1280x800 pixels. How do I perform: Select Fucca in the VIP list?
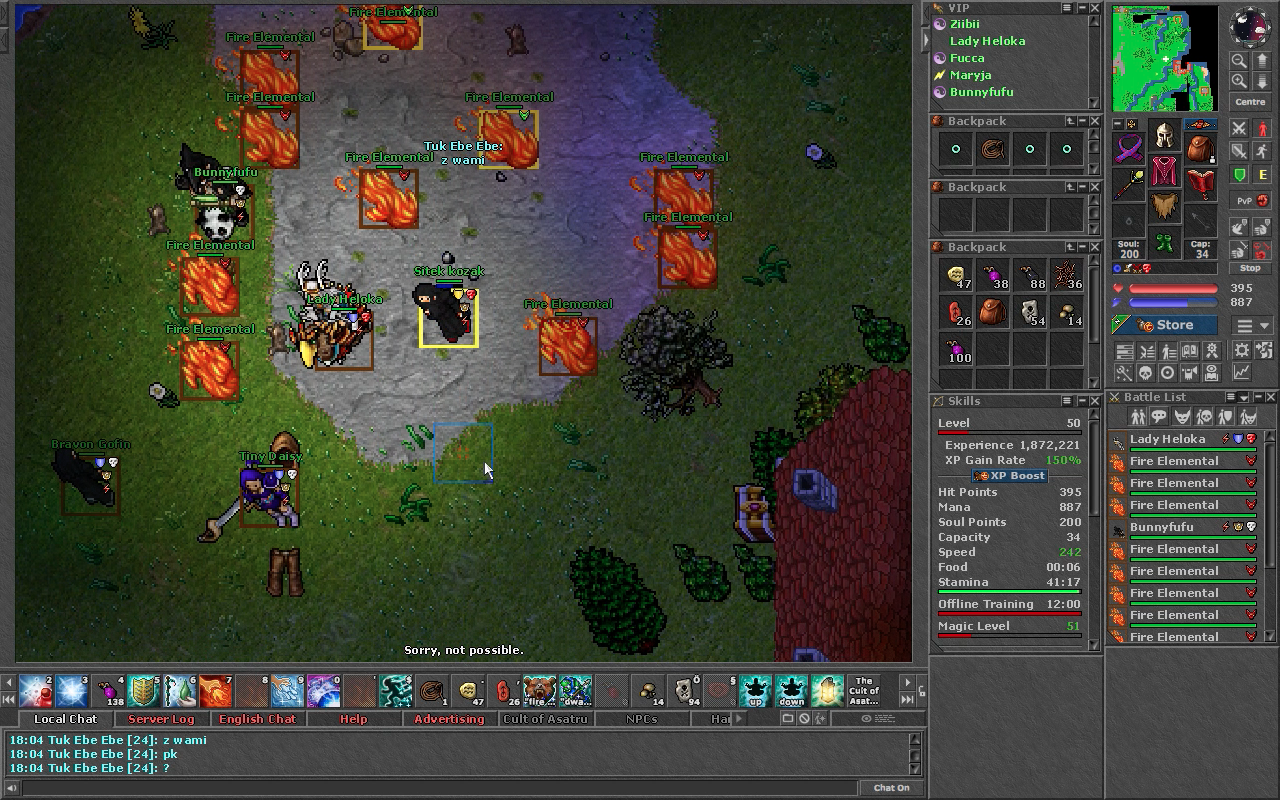pos(967,58)
